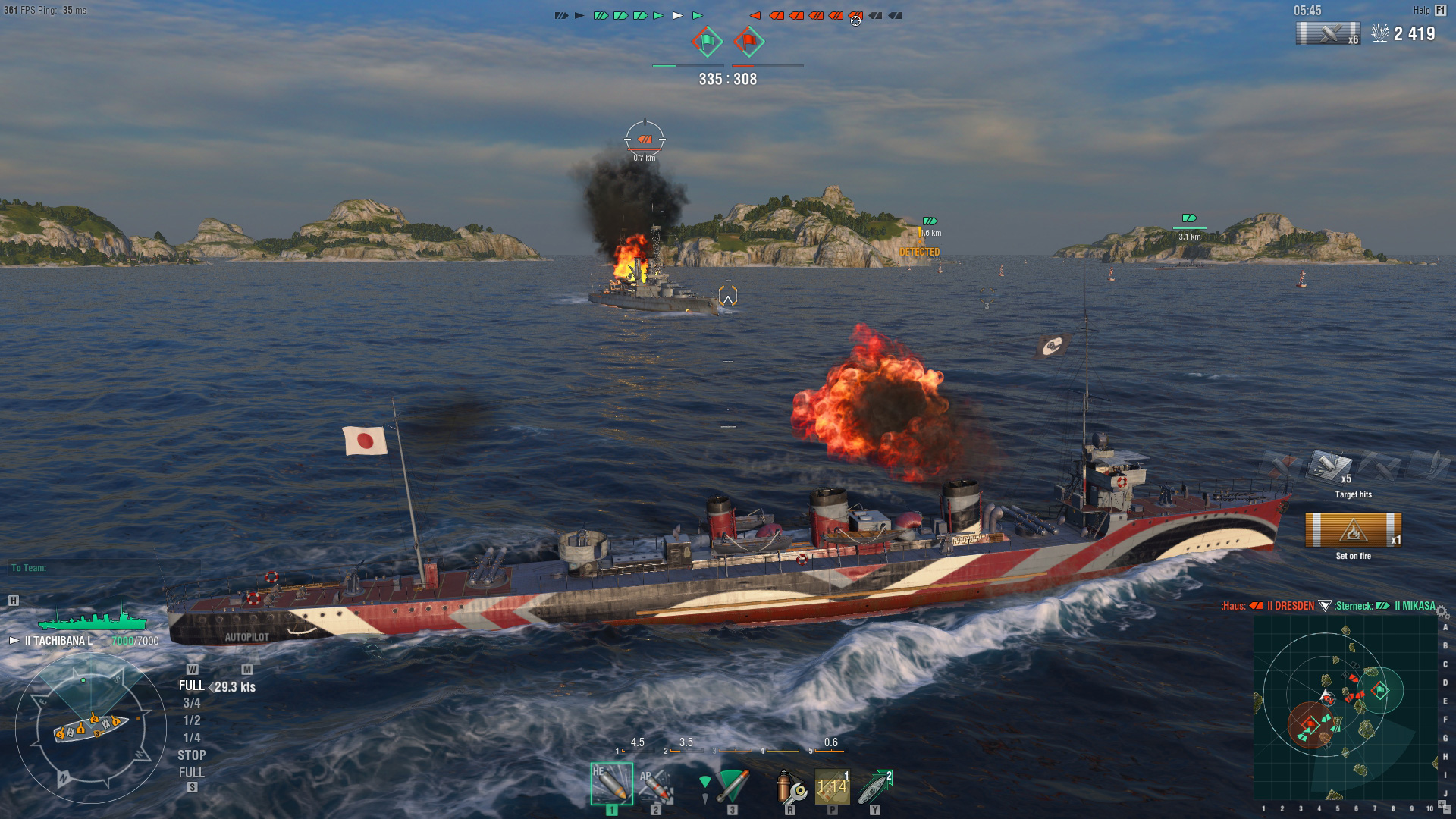Click the Target hits ribbon
The image size is (1456, 819).
(x=1331, y=466)
